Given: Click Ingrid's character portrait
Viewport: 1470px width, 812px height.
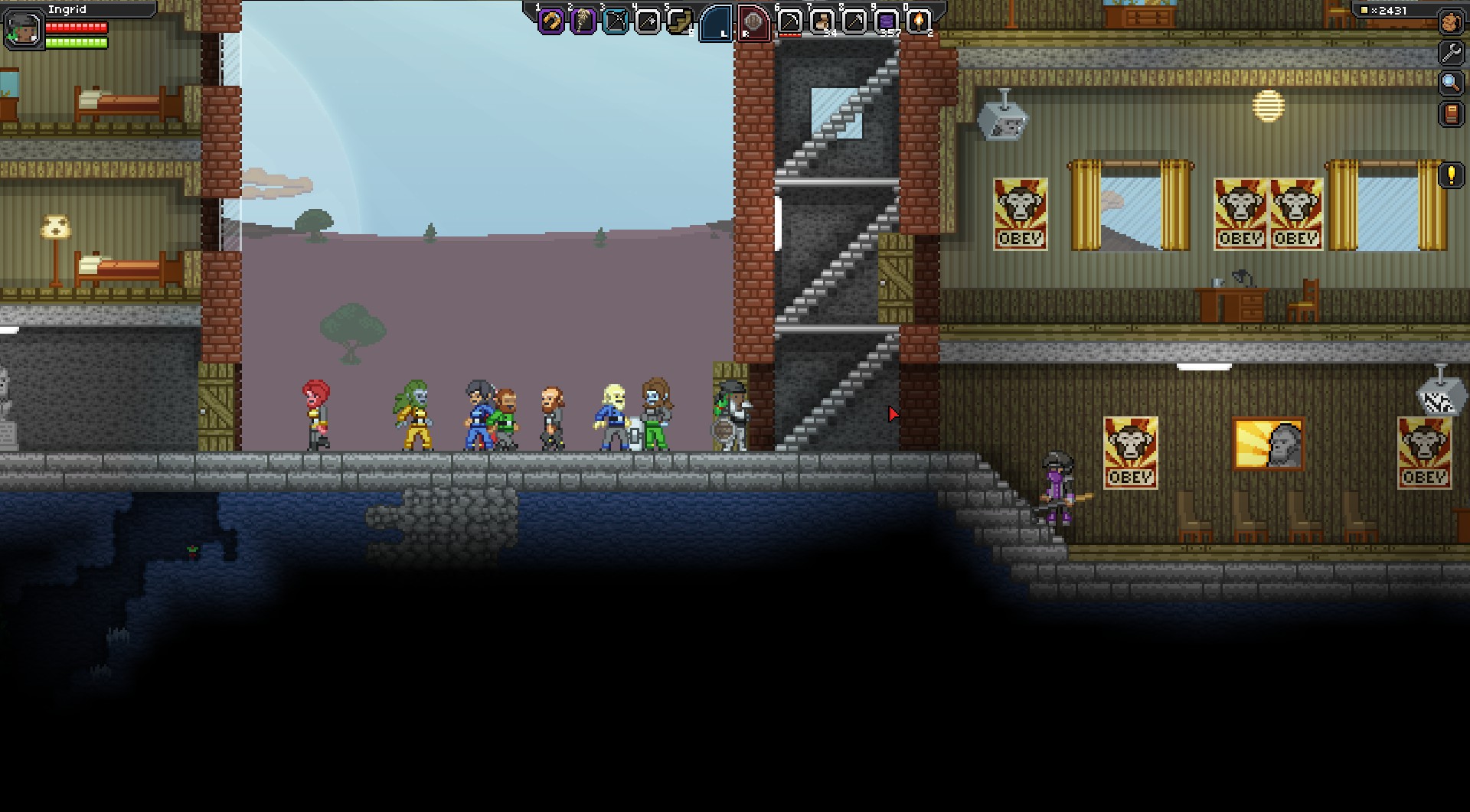Looking at the screenshot, I should coord(24,30).
